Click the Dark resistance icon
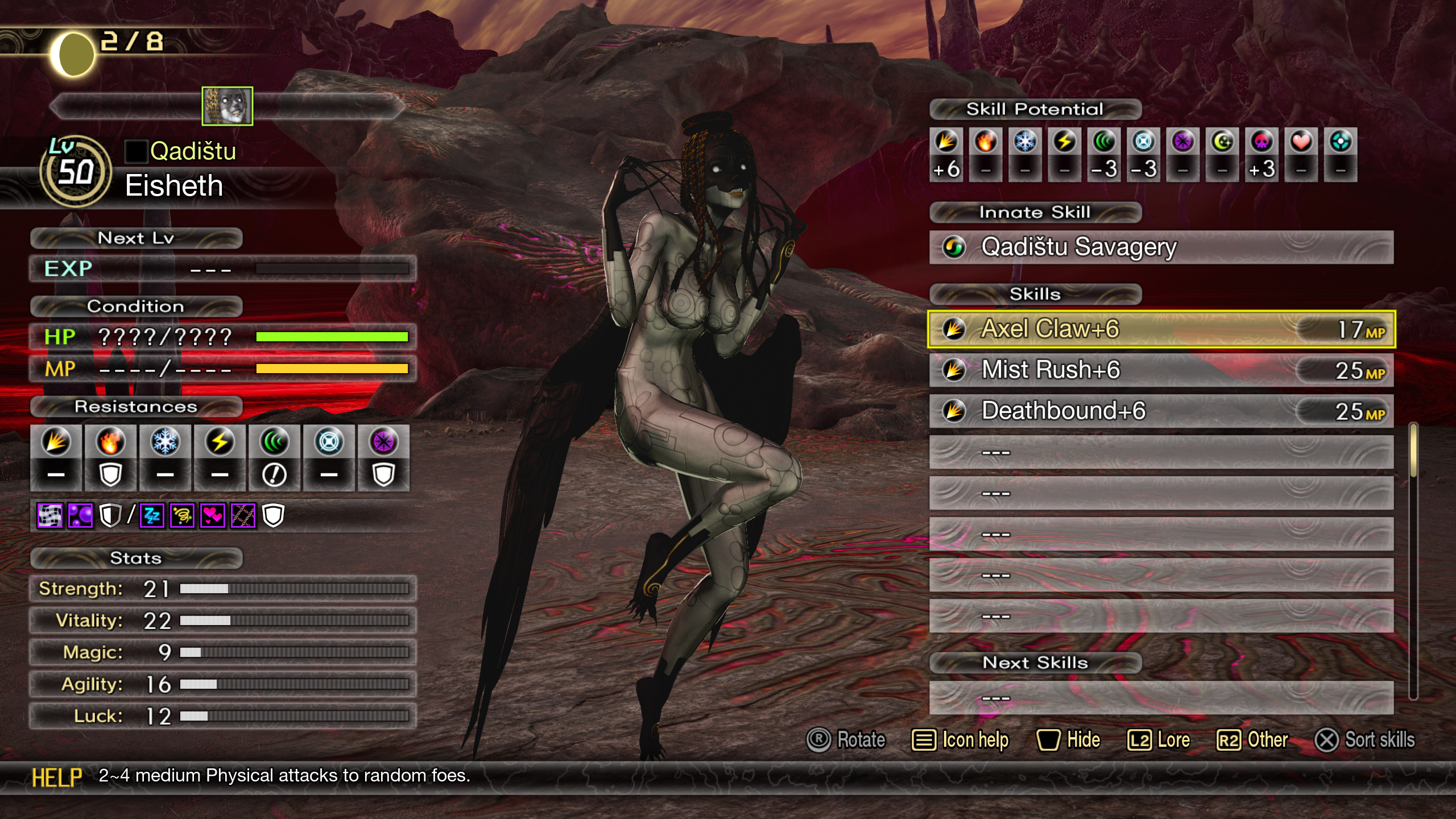This screenshot has height=819, width=1456. (383, 442)
